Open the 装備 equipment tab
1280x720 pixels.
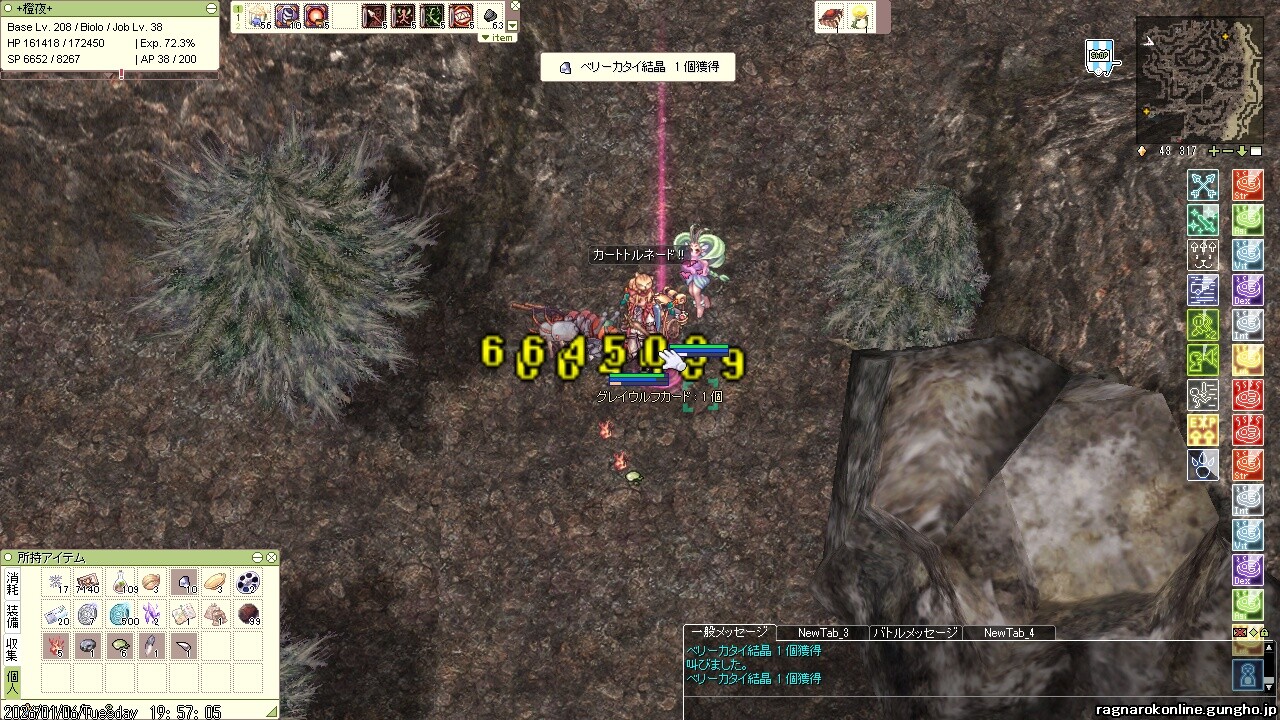tap(12, 614)
